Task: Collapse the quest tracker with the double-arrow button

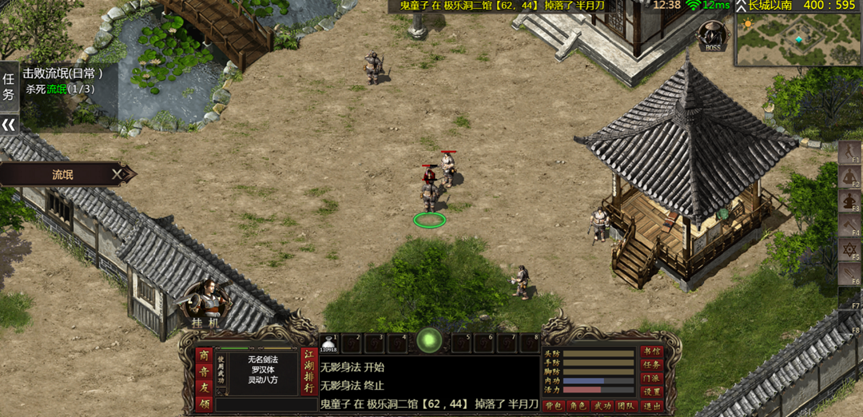Action: coord(9,125)
